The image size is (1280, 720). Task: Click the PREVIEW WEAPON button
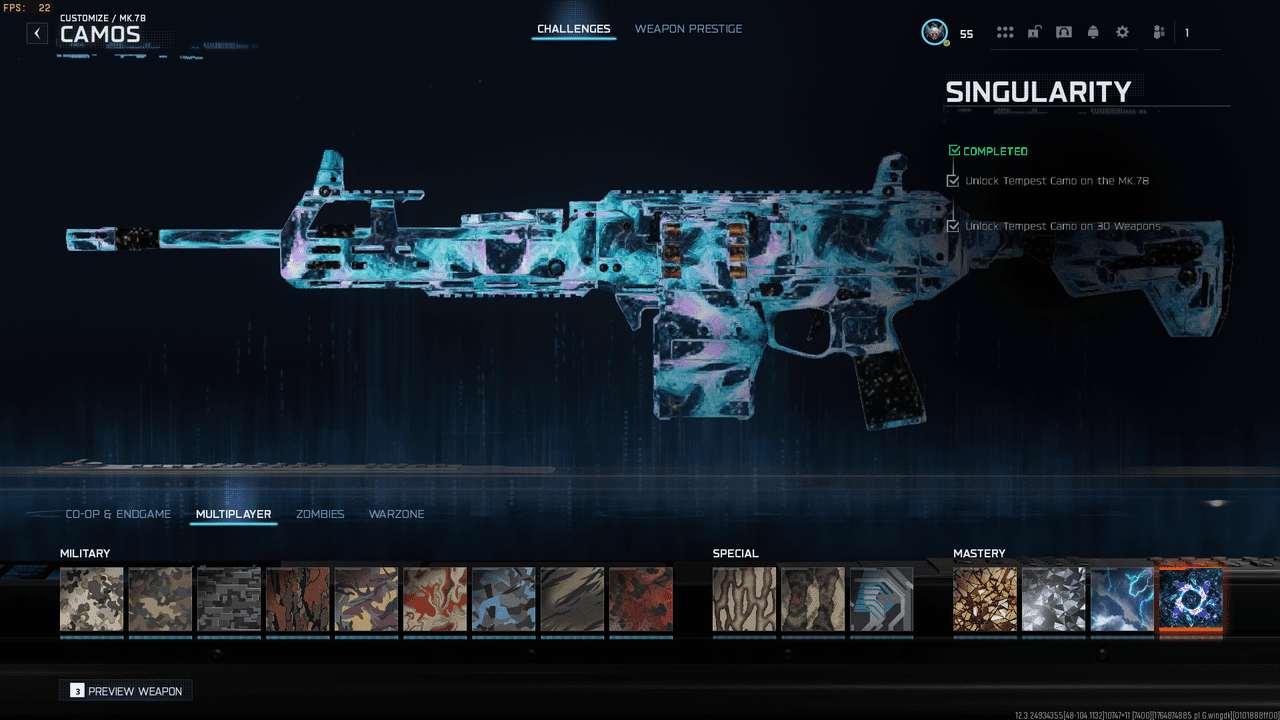(x=125, y=690)
